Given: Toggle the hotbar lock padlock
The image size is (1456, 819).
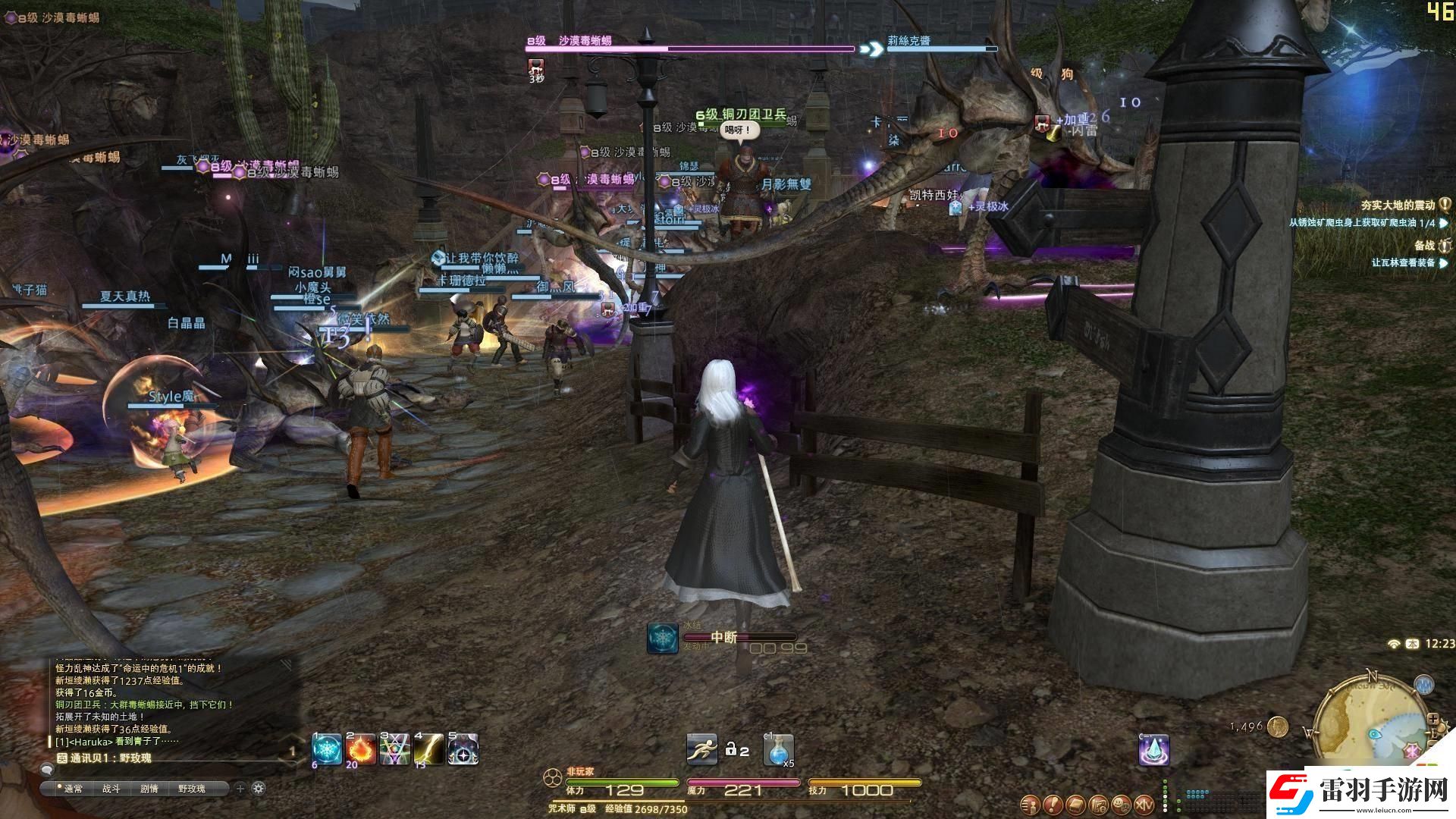Looking at the screenshot, I should pos(732,749).
